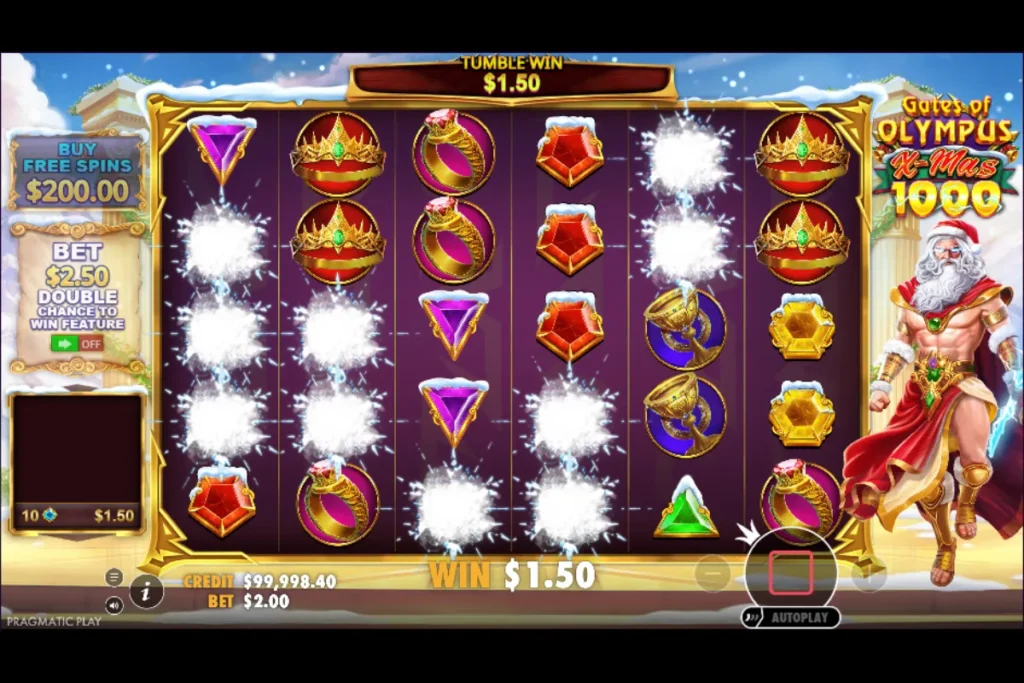Open the game info panel

pos(146,591)
